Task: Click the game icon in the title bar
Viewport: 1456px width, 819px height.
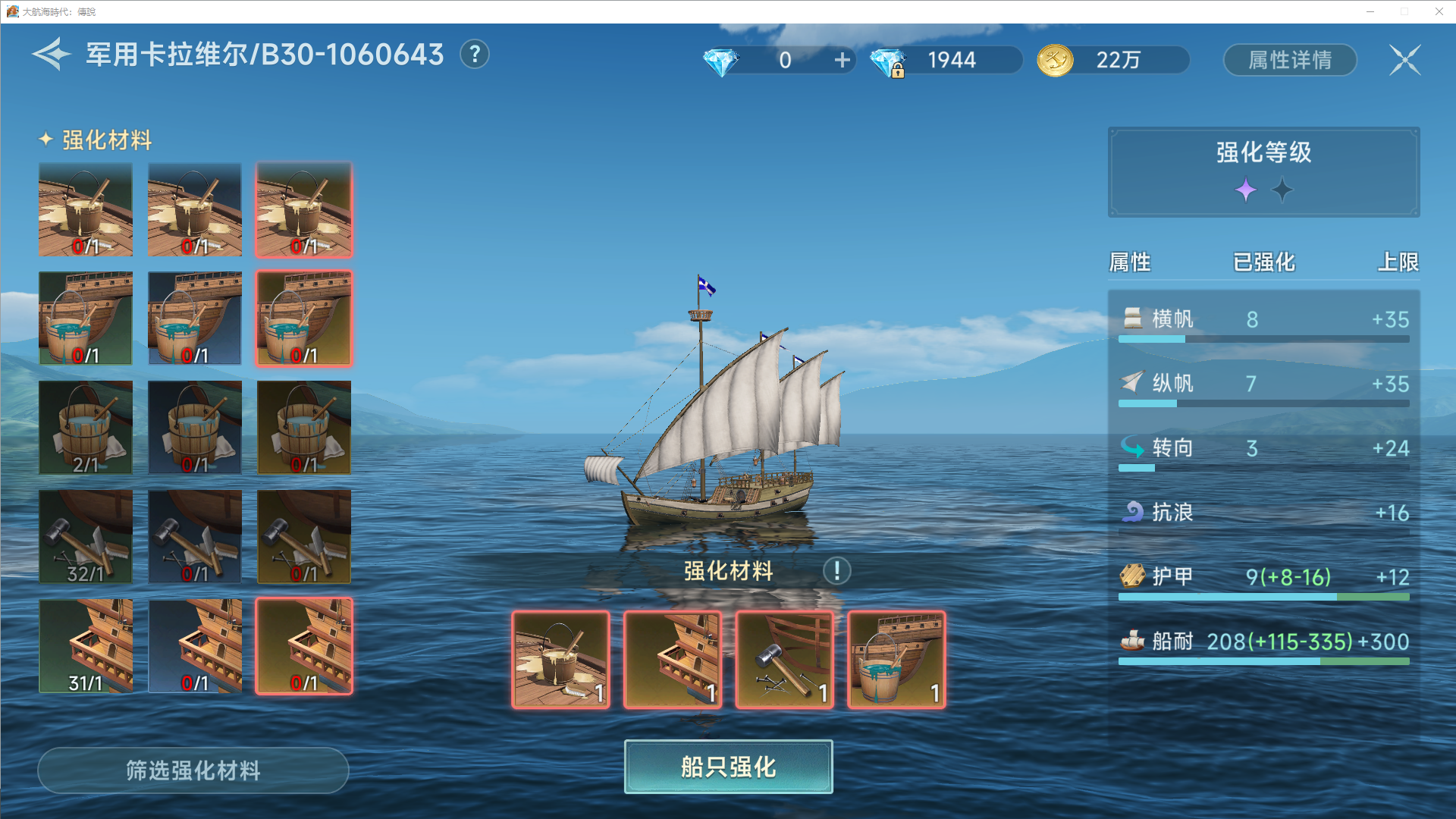Action: tap(14, 11)
